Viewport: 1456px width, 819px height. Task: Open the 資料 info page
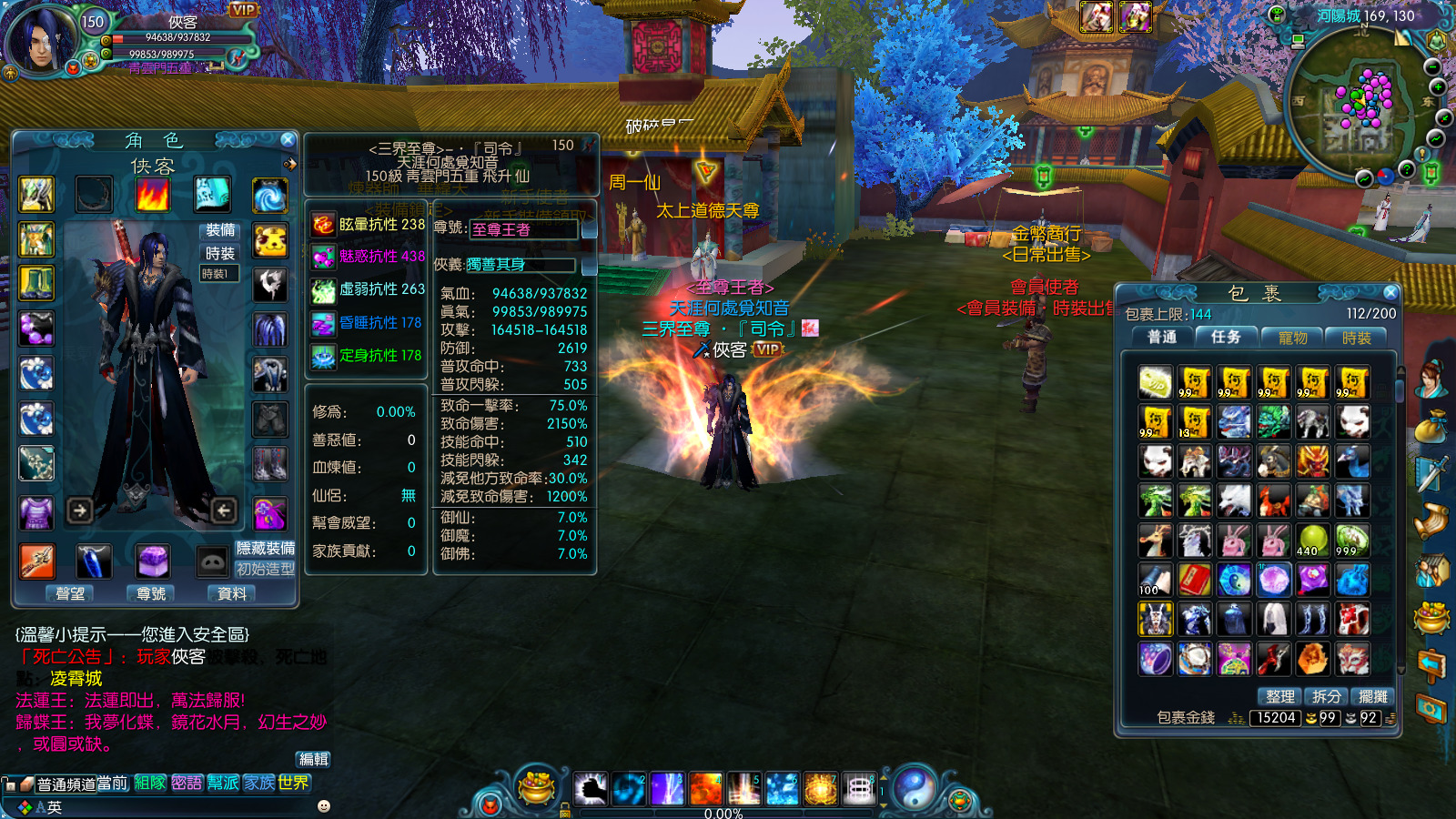click(232, 593)
